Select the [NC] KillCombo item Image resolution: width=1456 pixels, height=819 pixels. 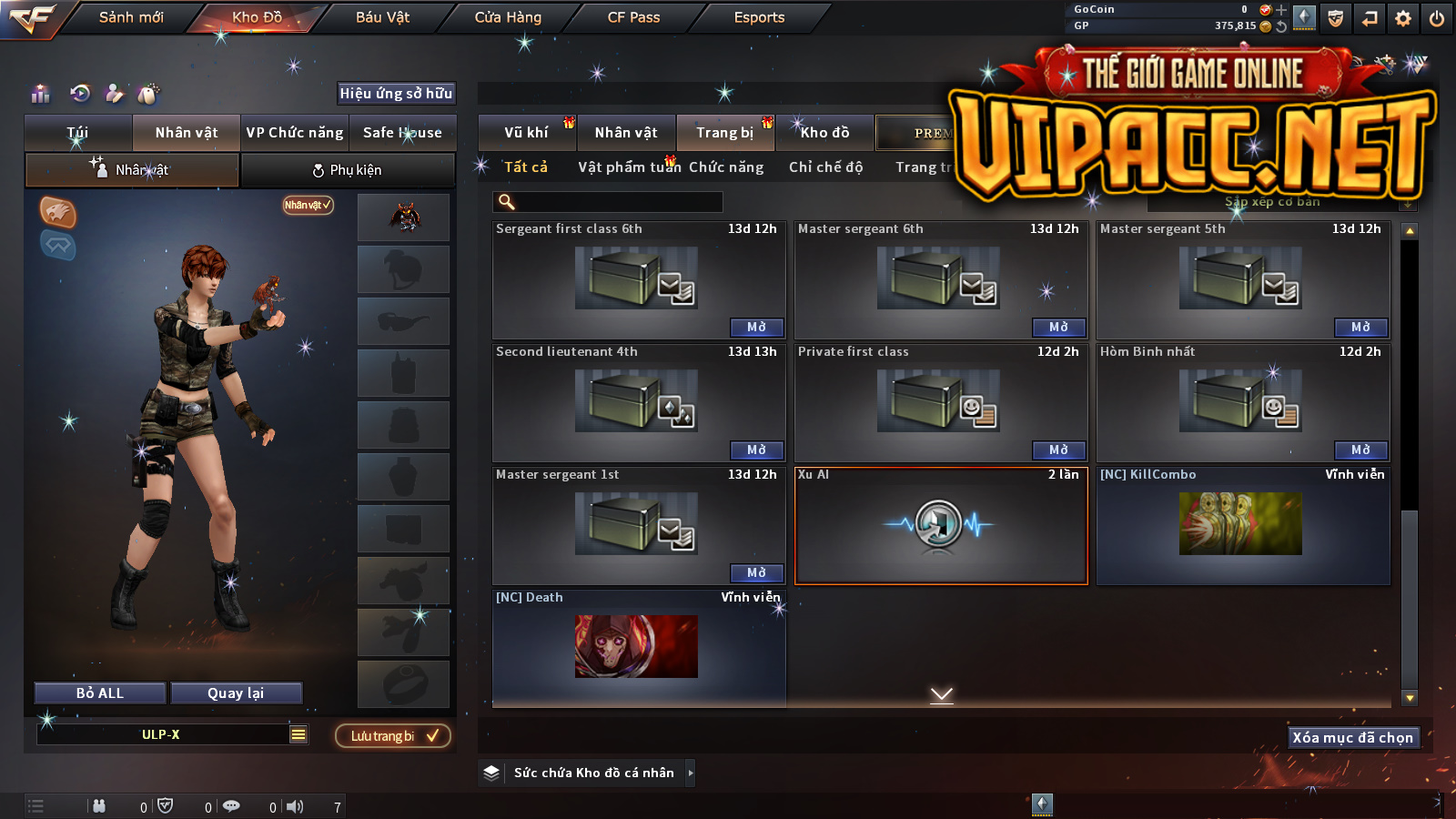pos(1242,525)
